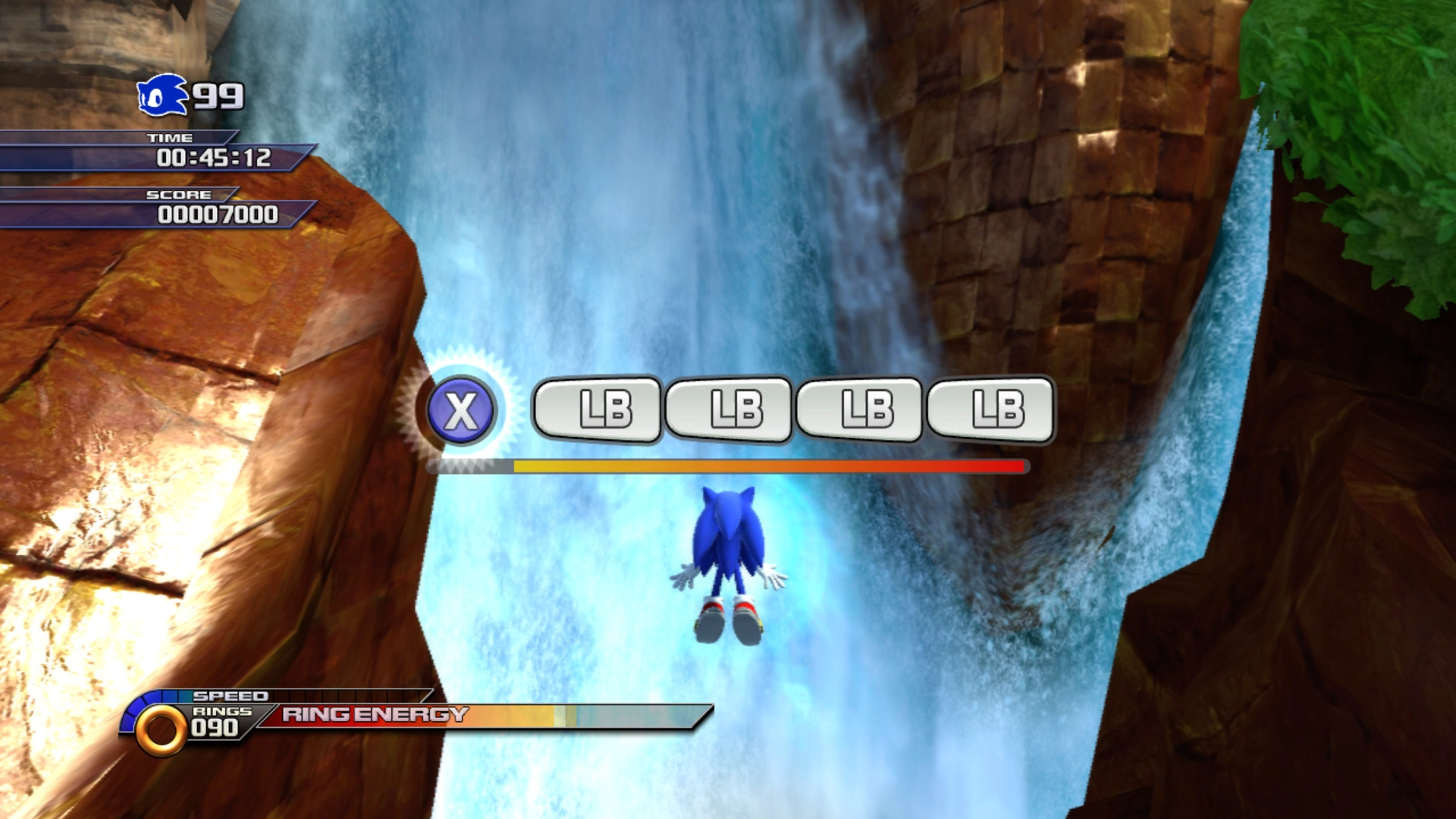Click the SPEED label panel
This screenshot has height=819, width=1456.
tap(231, 695)
